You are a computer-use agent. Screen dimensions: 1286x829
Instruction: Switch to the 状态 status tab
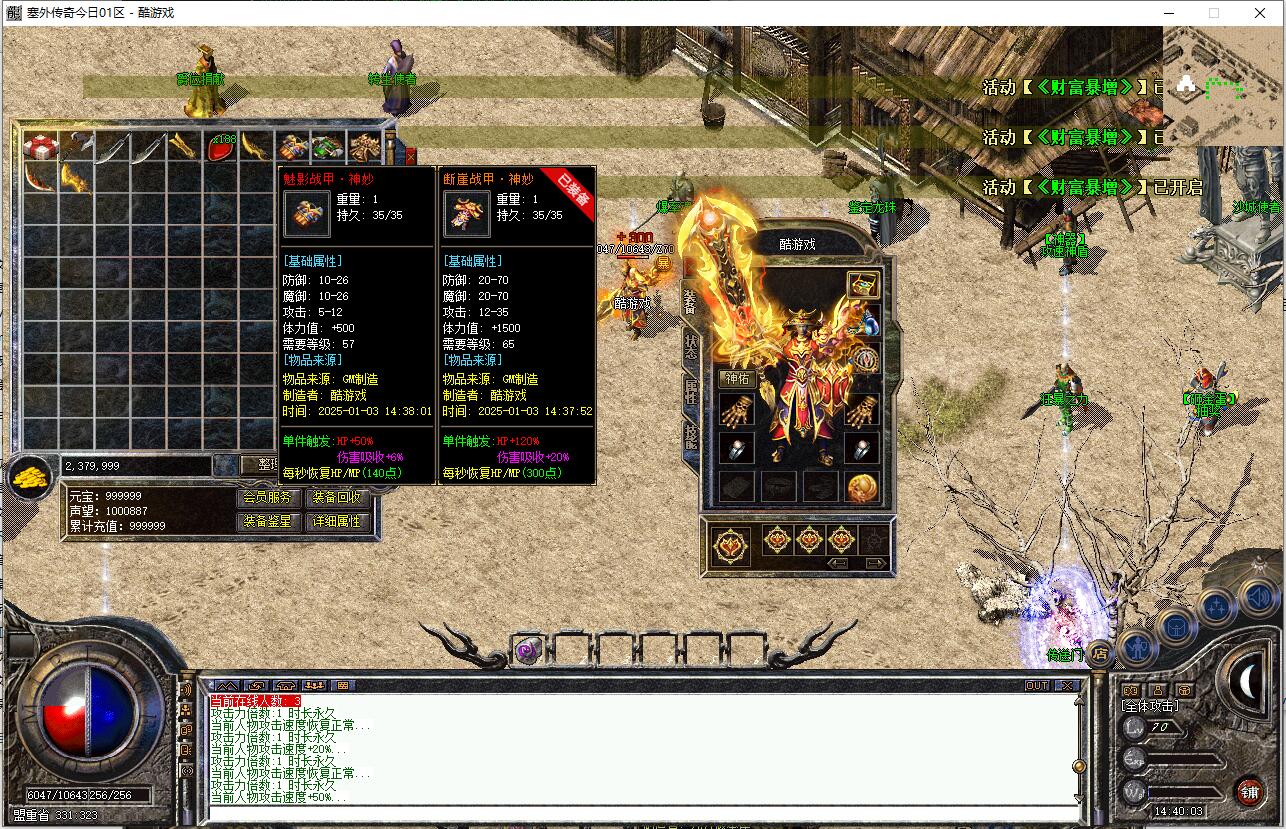[x=691, y=347]
